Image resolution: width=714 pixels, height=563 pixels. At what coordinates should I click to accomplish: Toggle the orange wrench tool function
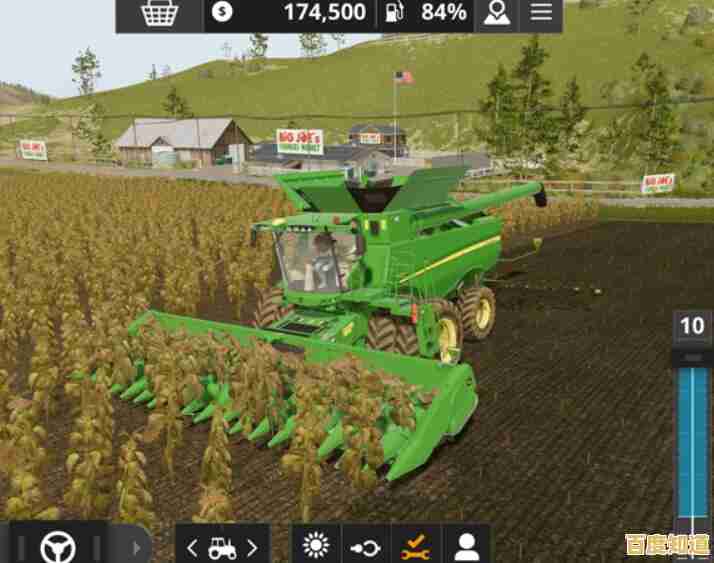tap(415, 546)
